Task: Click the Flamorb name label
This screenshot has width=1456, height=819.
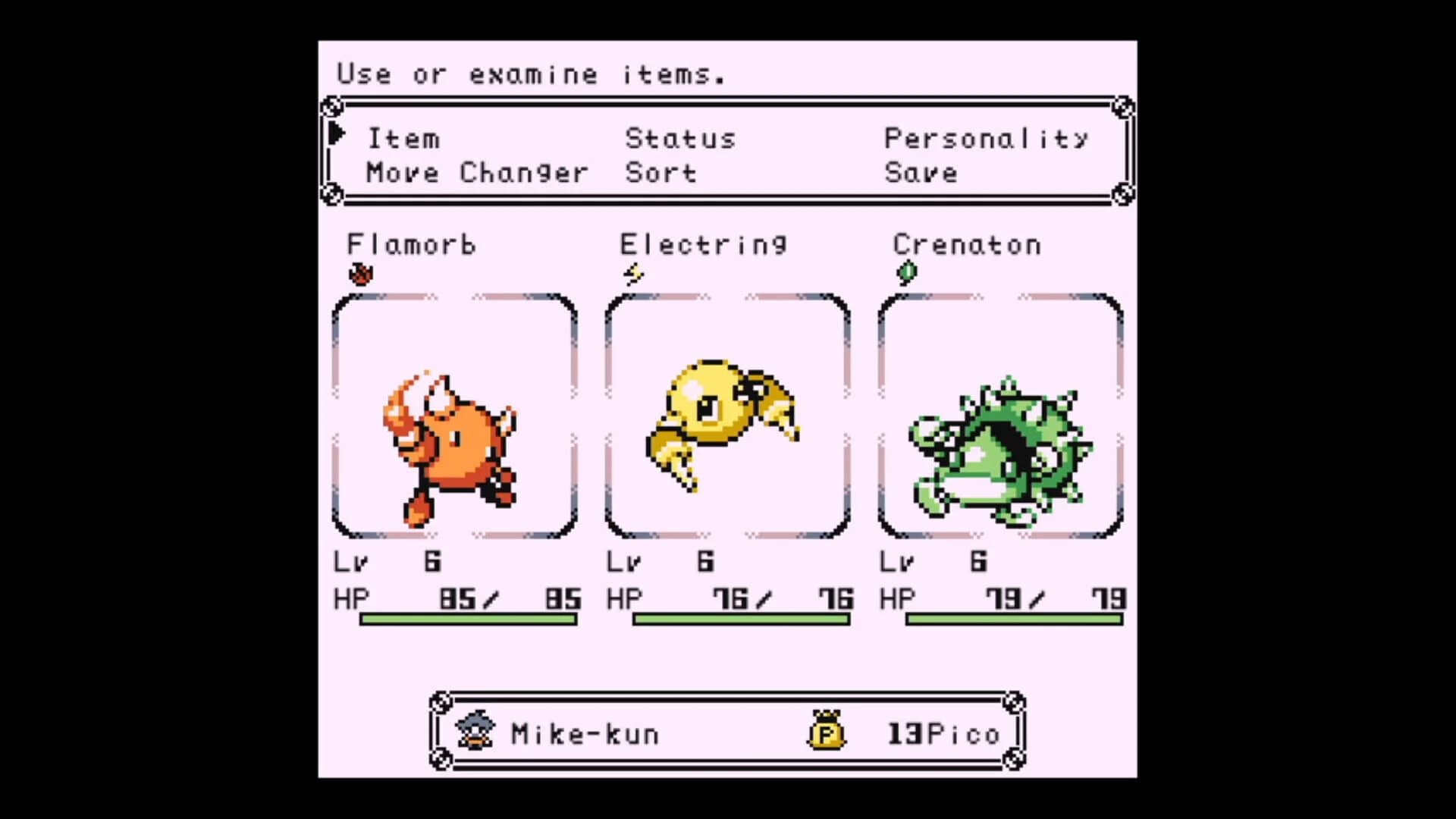Action: click(x=412, y=244)
